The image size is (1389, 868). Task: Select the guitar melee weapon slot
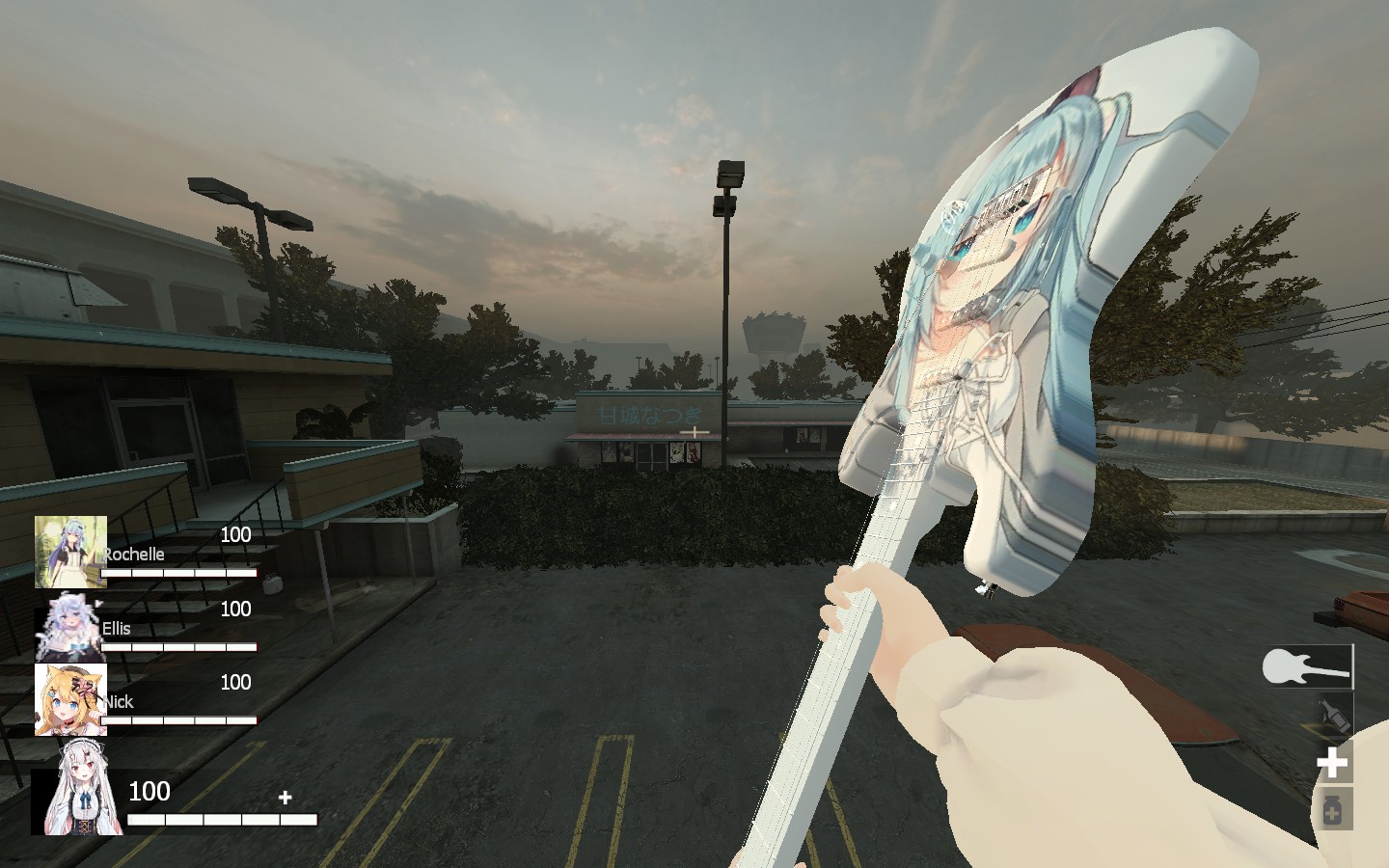tap(1307, 666)
